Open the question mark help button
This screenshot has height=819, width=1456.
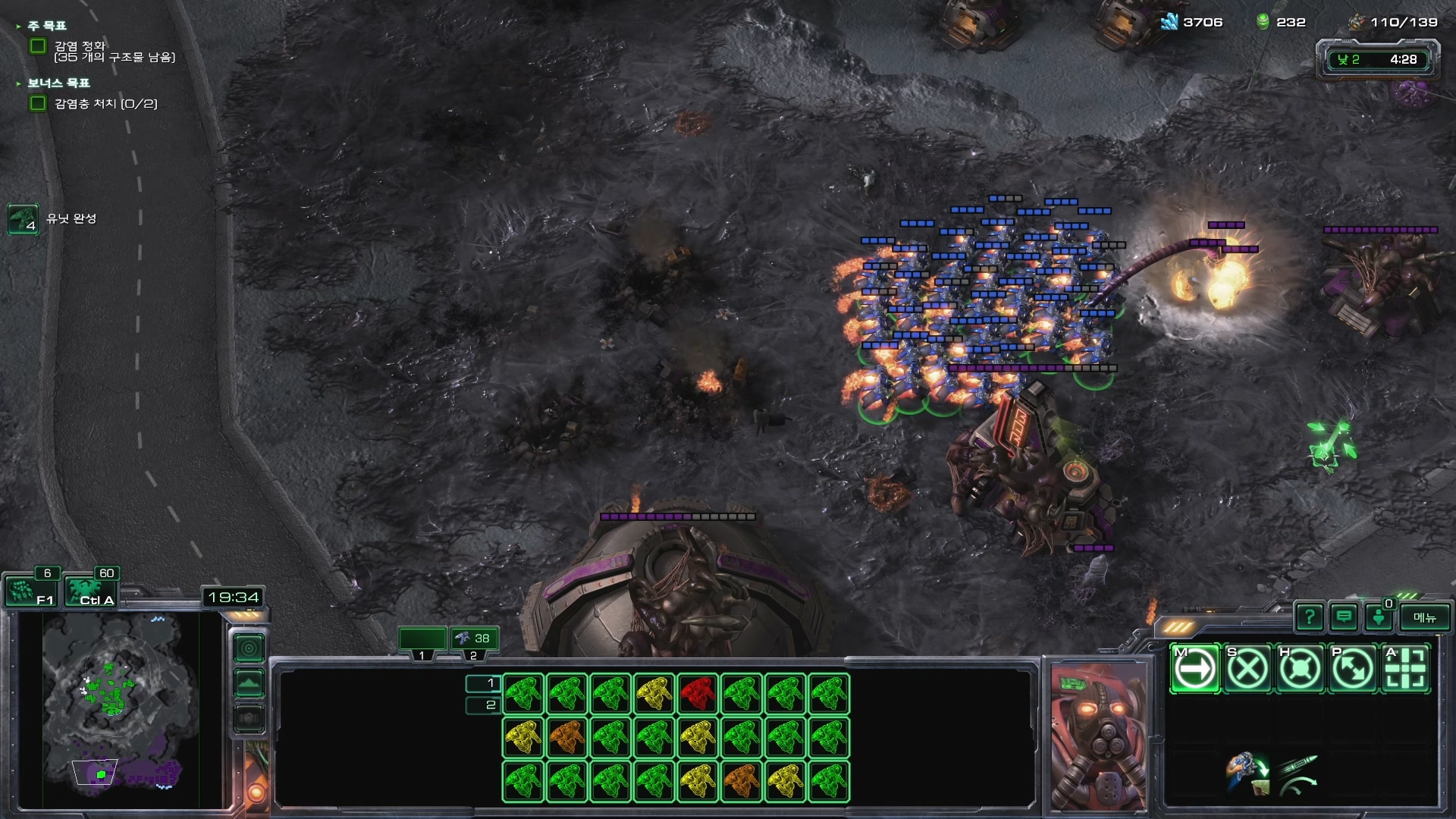point(1310,617)
